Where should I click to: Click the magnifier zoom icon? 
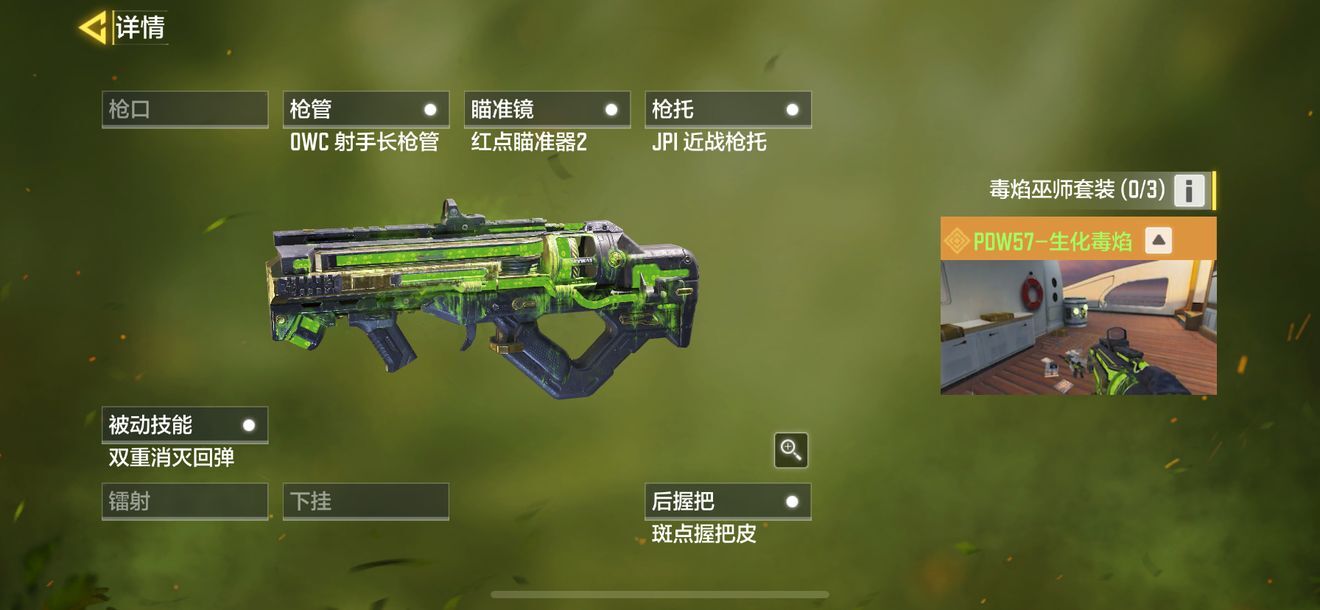pyautogui.click(x=791, y=450)
